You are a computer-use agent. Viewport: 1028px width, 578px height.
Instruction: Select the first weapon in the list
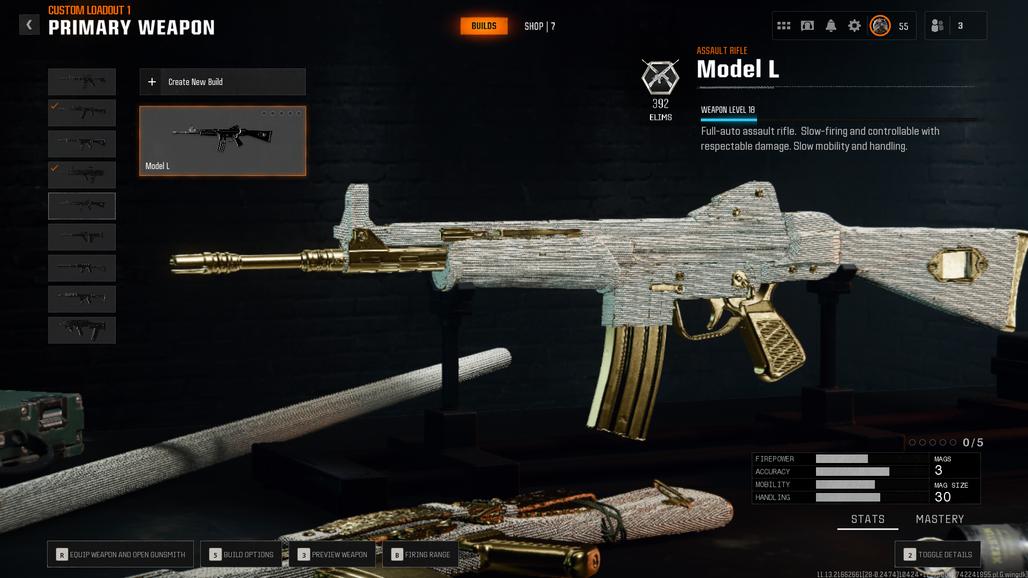coord(82,82)
